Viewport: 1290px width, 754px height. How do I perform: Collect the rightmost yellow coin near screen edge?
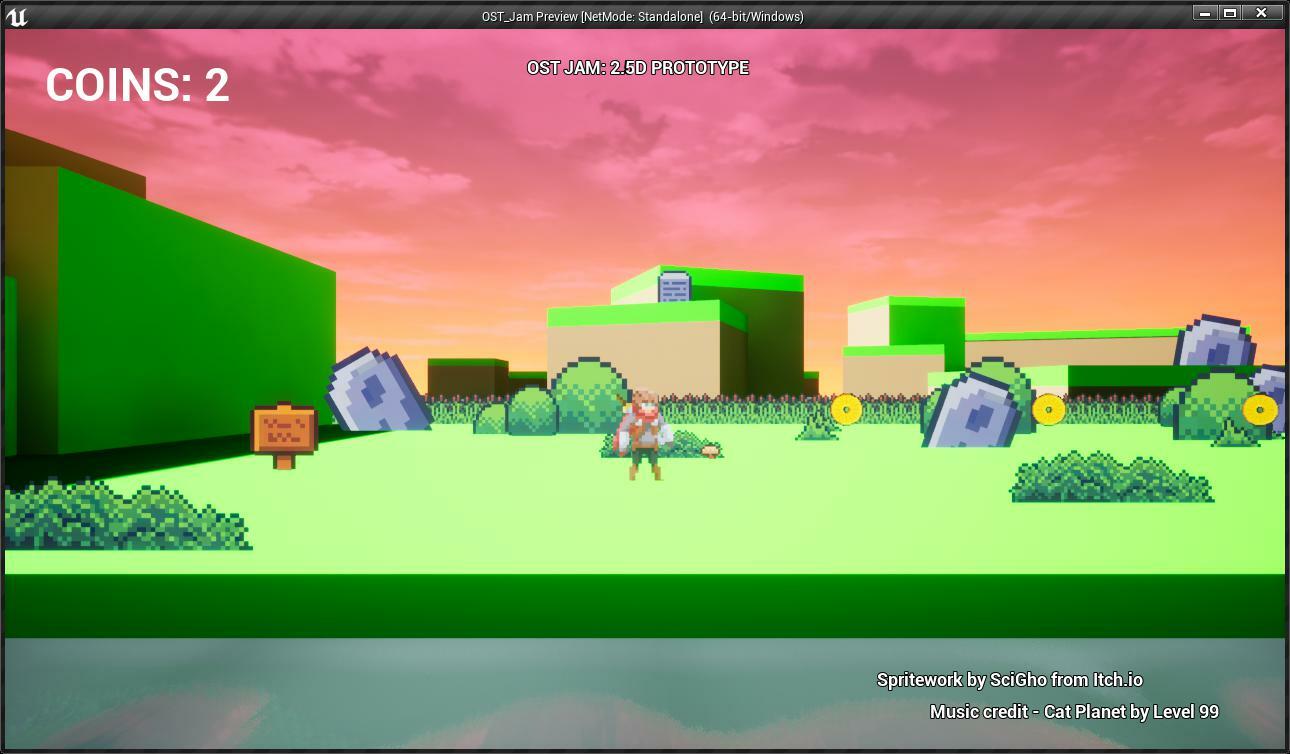[1261, 408]
